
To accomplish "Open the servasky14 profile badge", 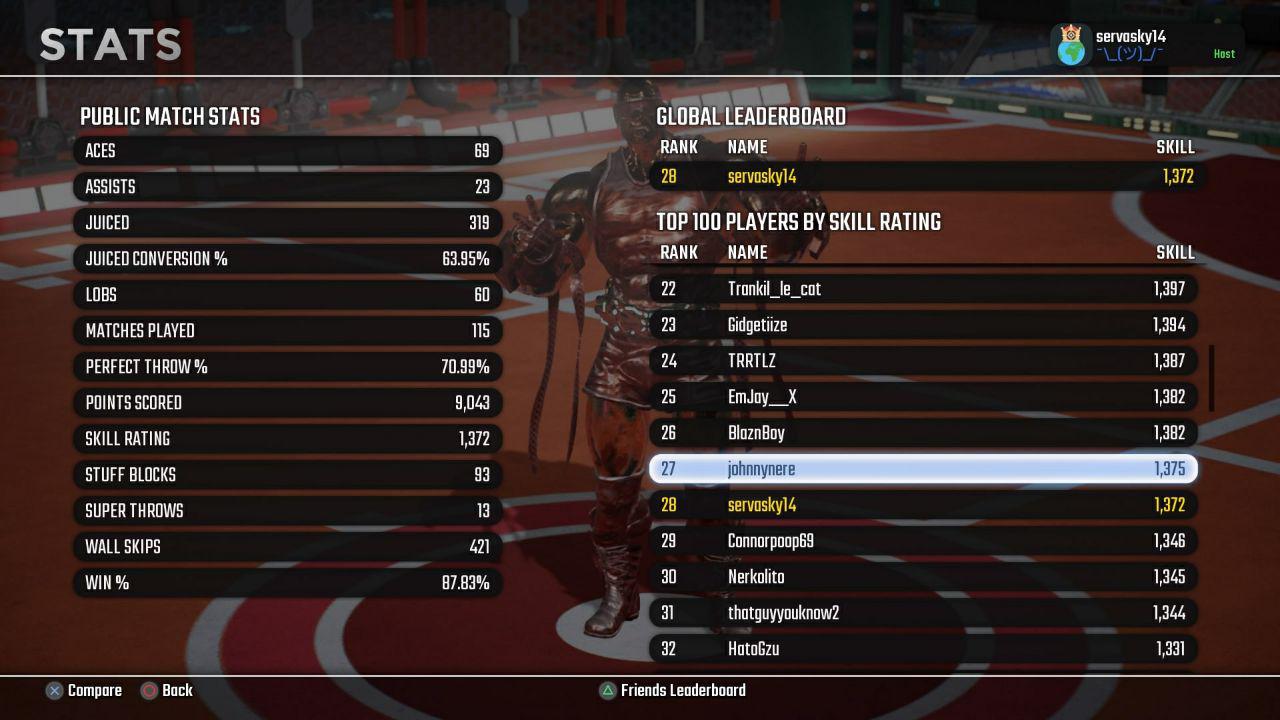I will (1147, 45).
